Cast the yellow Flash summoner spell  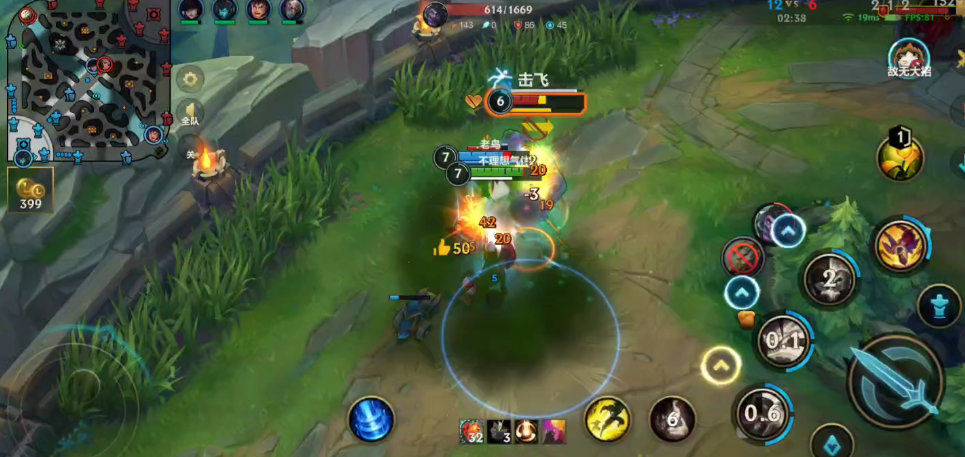tap(607, 418)
